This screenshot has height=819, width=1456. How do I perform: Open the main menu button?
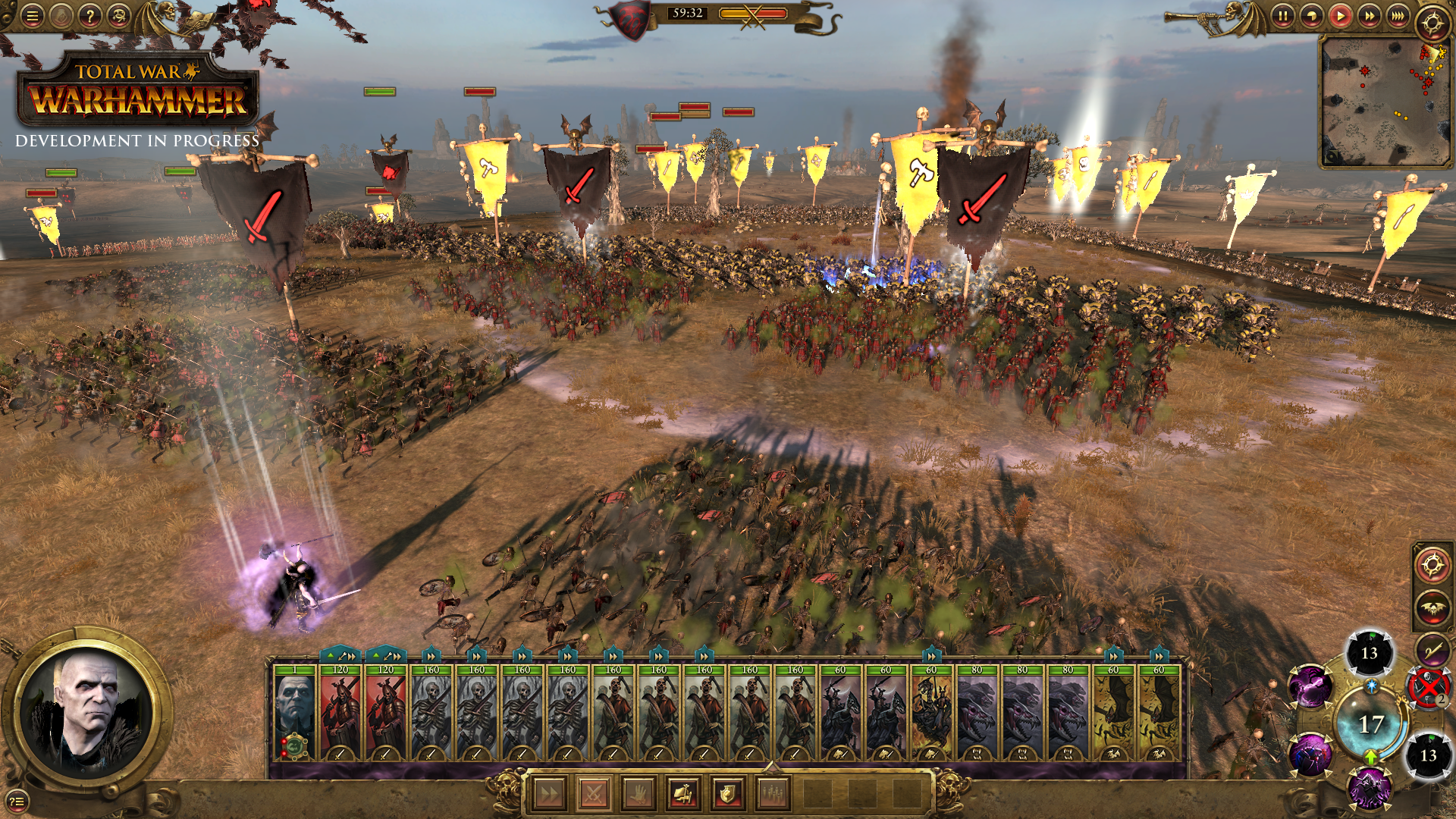[32, 16]
